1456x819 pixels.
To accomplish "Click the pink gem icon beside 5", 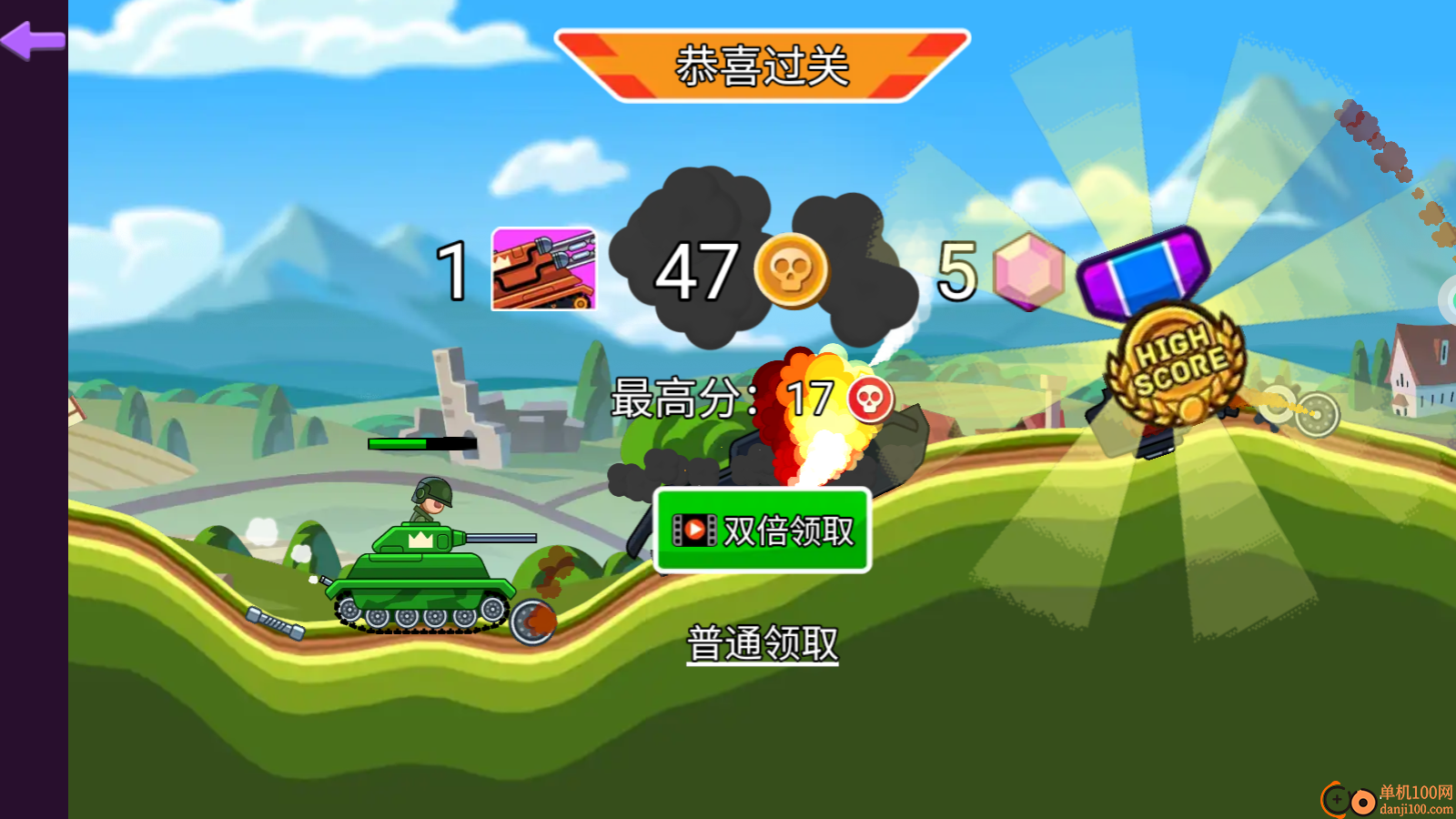I will 1026,273.
